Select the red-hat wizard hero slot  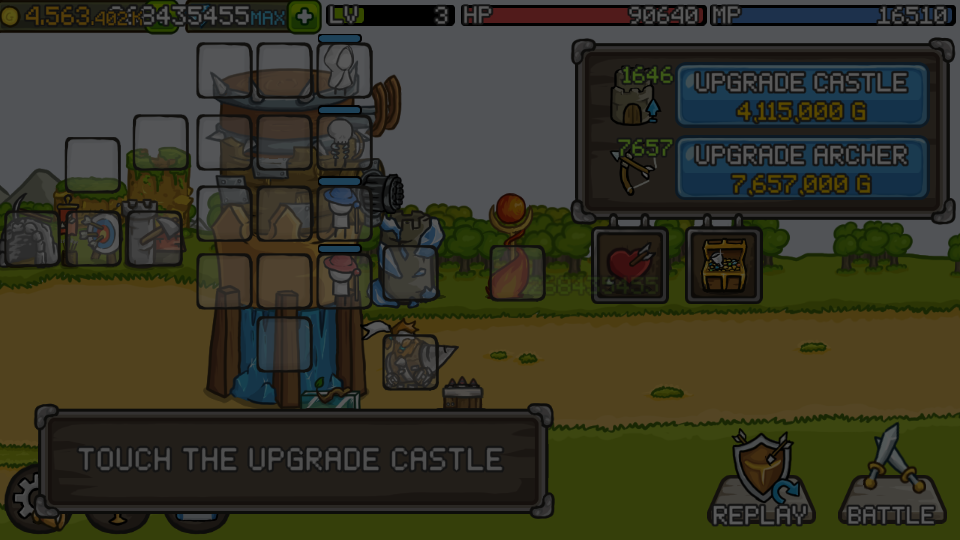tap(344, 279)
